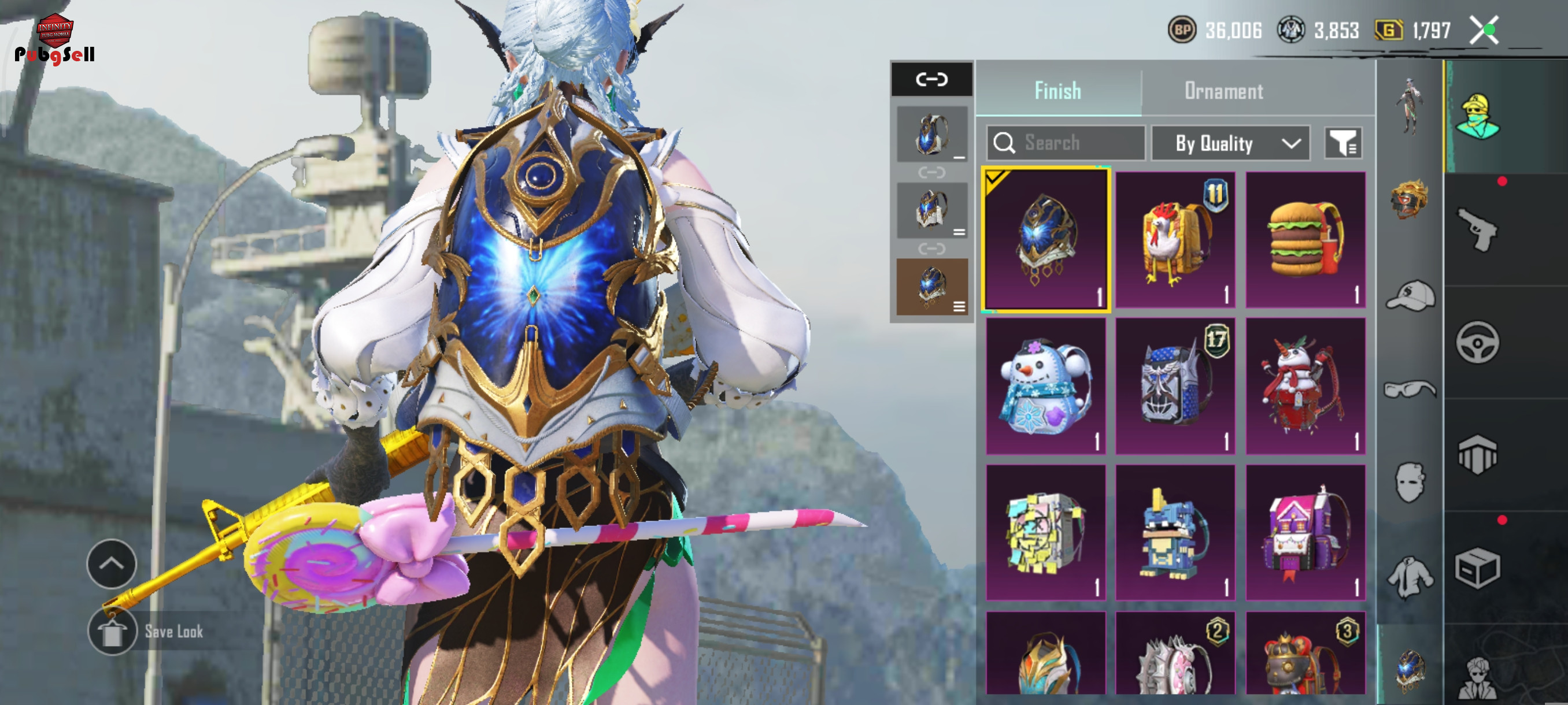
Task: Close the inventory screen
Action: point(1484,31)
